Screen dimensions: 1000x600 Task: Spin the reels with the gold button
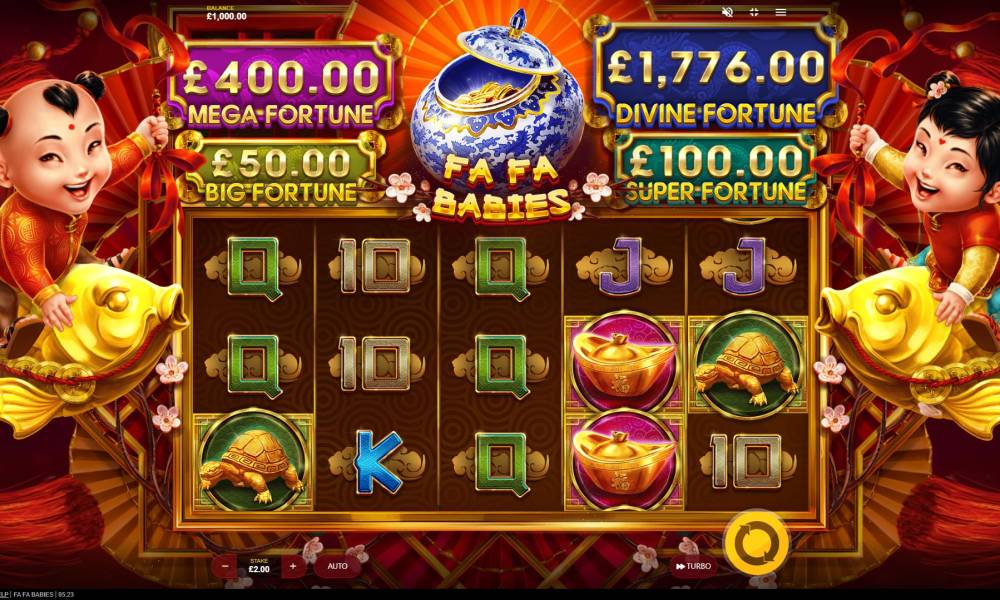pos(756,541)
